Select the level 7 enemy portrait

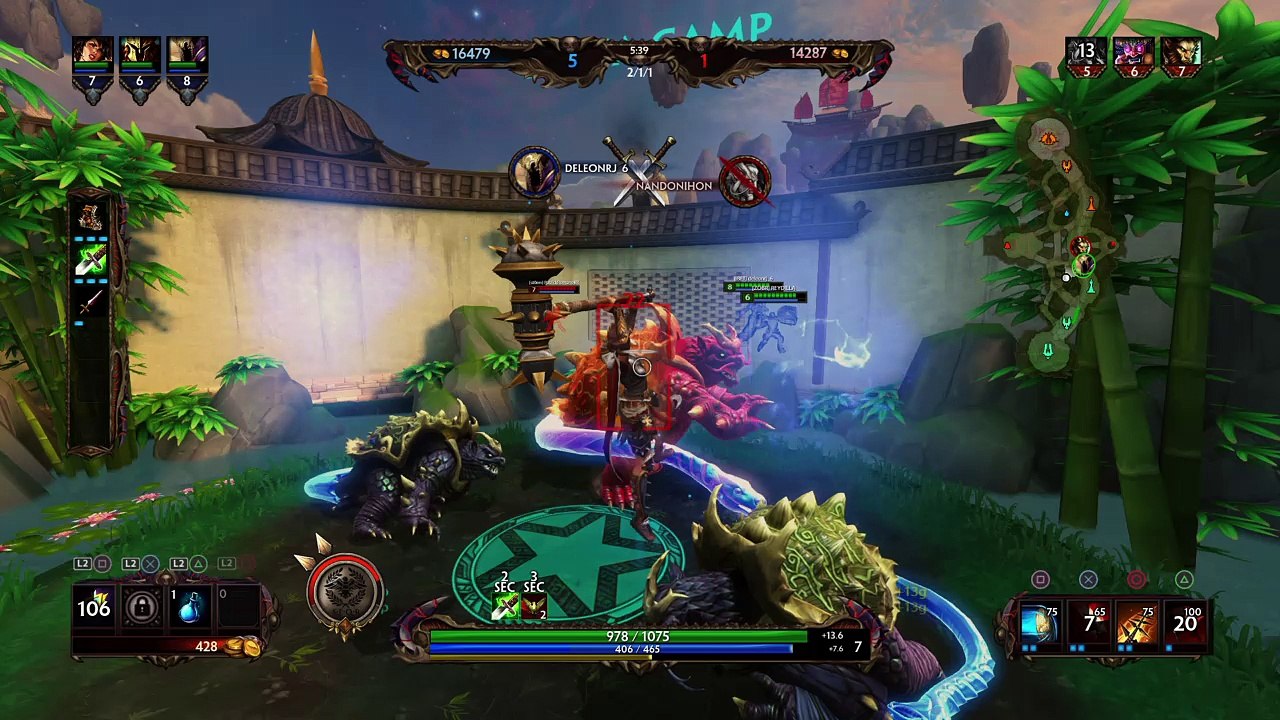point(1181,54)
